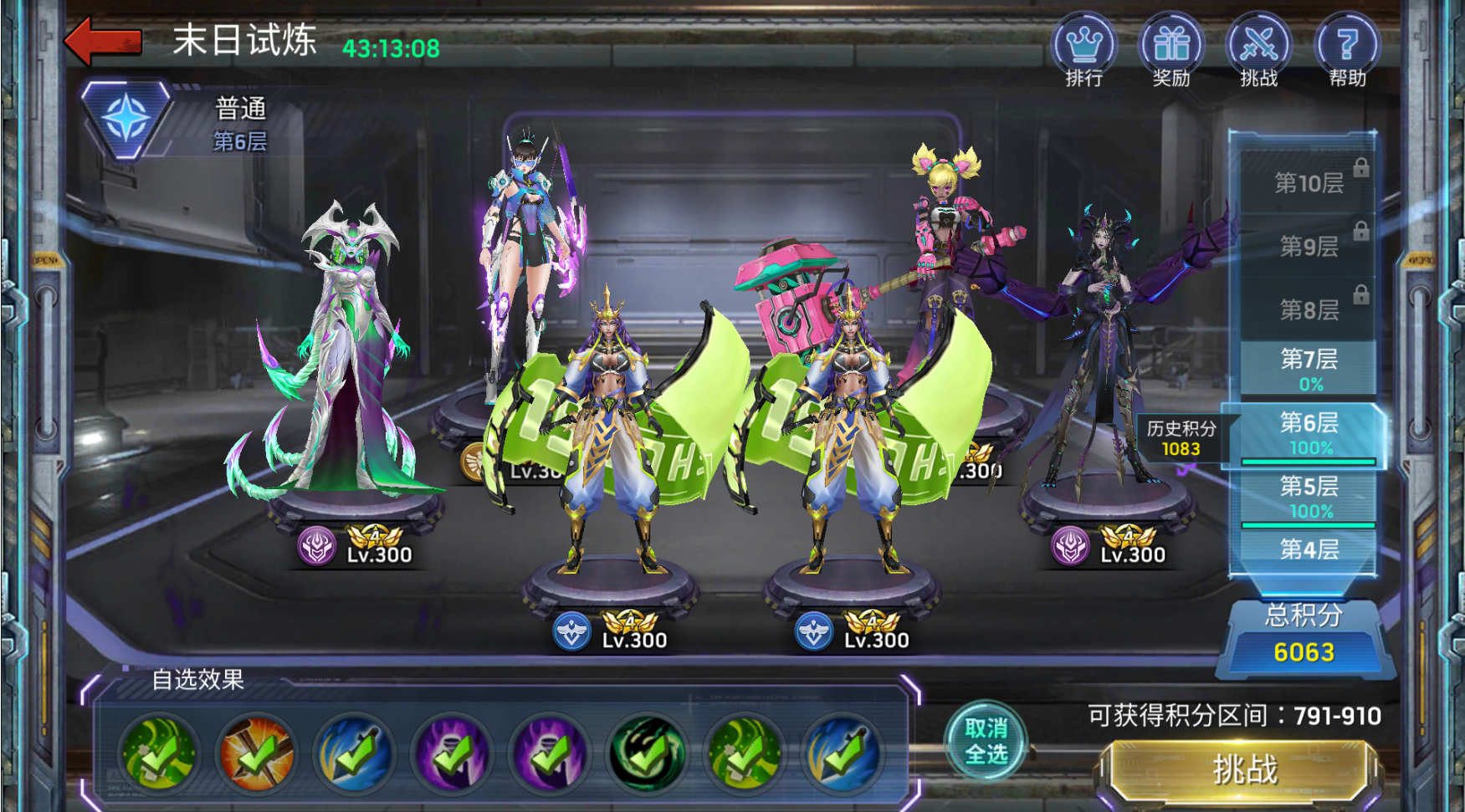Open the 奖励 rewards gift icon
Viewport: 1465px width, 812px height.
[1170, 49]
